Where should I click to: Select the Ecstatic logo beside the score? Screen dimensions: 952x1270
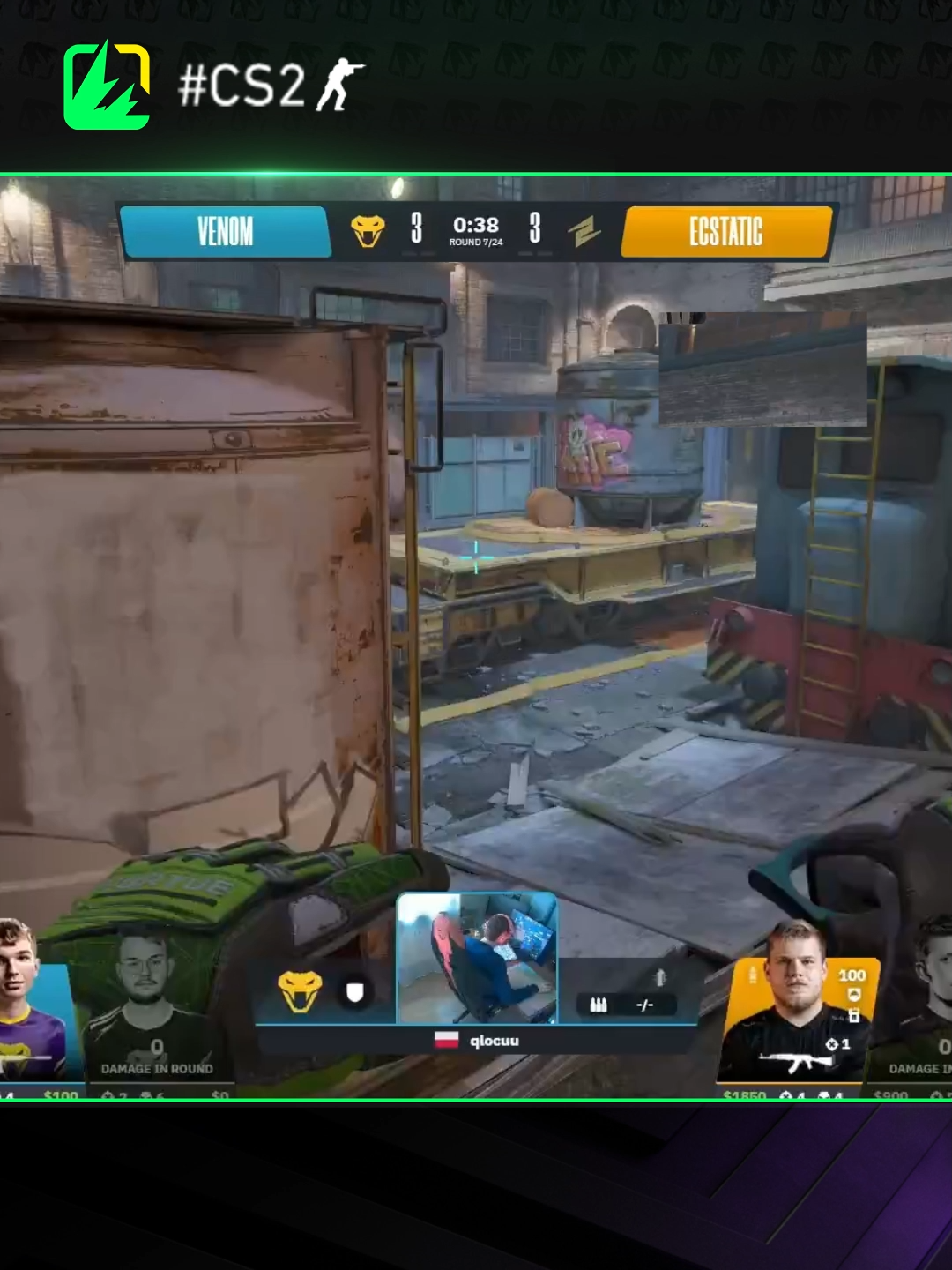coord(584,232)
